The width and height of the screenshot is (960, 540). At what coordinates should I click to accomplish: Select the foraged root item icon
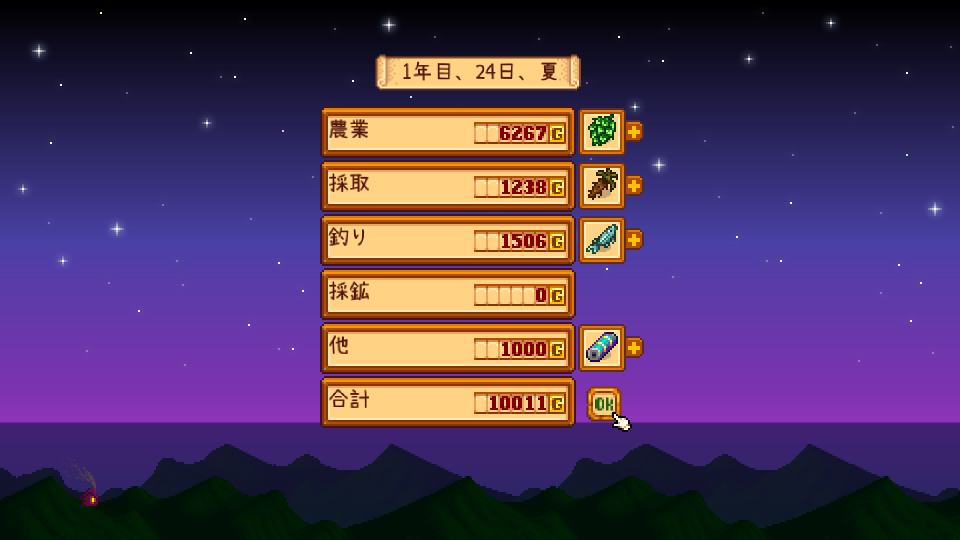[x=602, y=185]
